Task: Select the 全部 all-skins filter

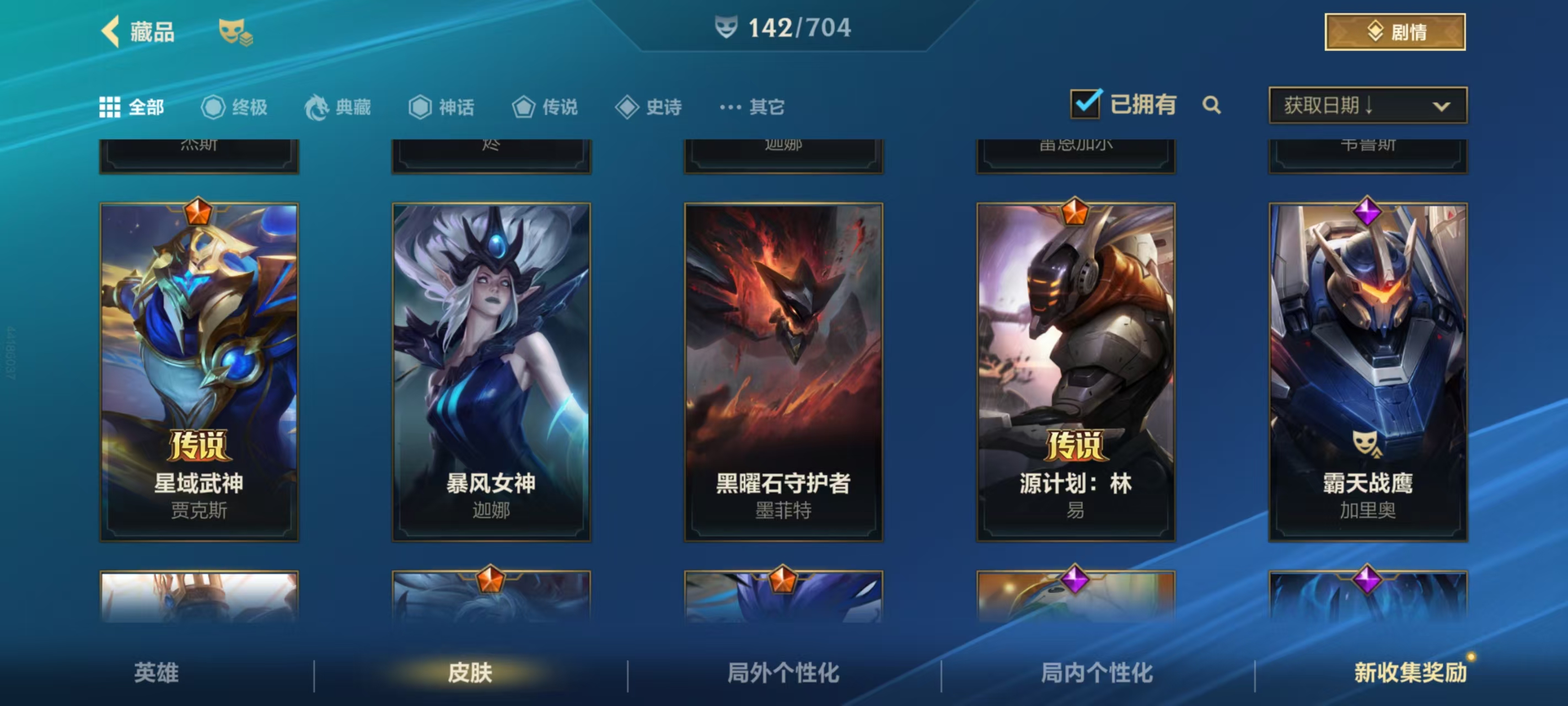Action: pos(132,107)
